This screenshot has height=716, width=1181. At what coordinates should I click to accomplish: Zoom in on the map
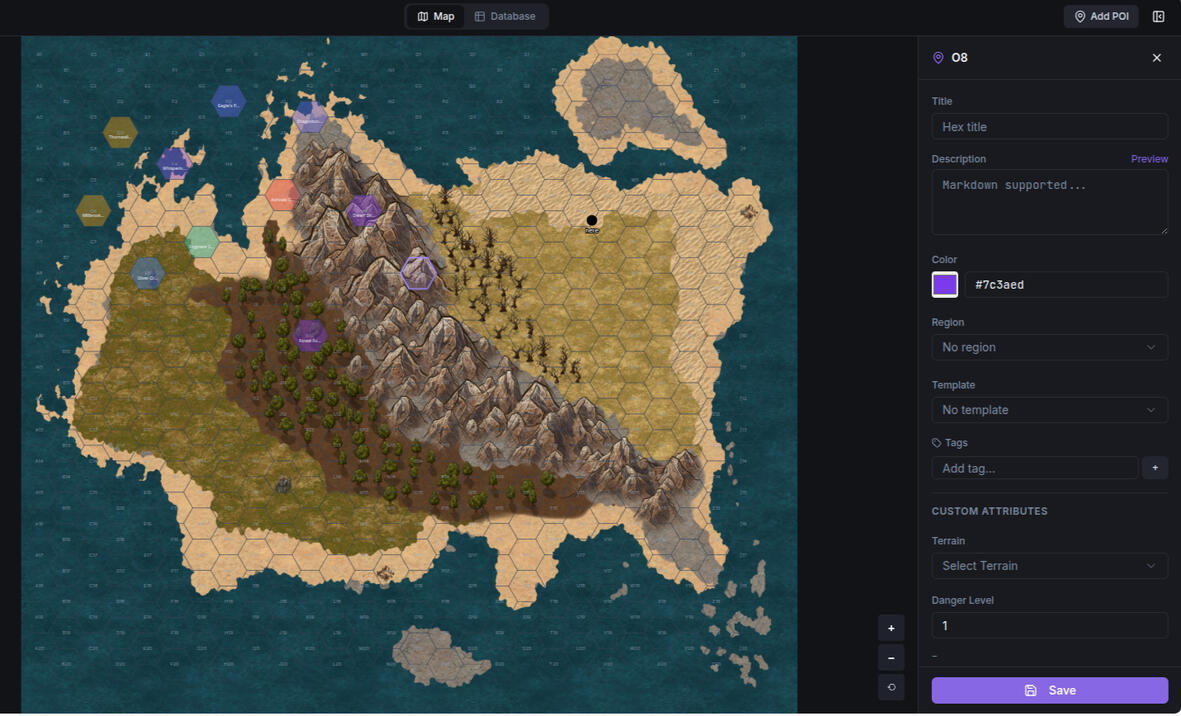click(x=891, y=628)
